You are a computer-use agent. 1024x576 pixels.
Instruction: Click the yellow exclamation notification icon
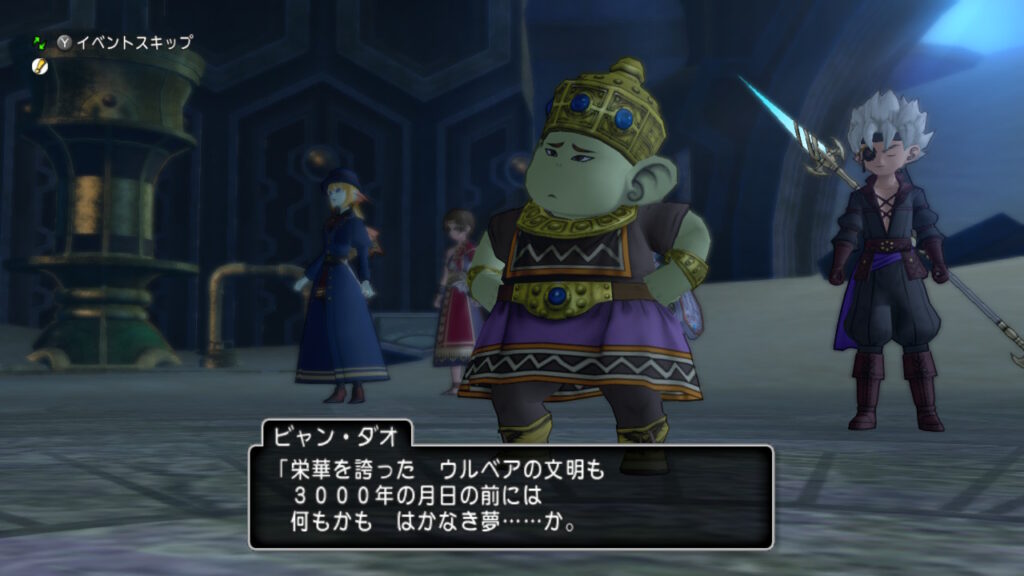click(40, 65)
